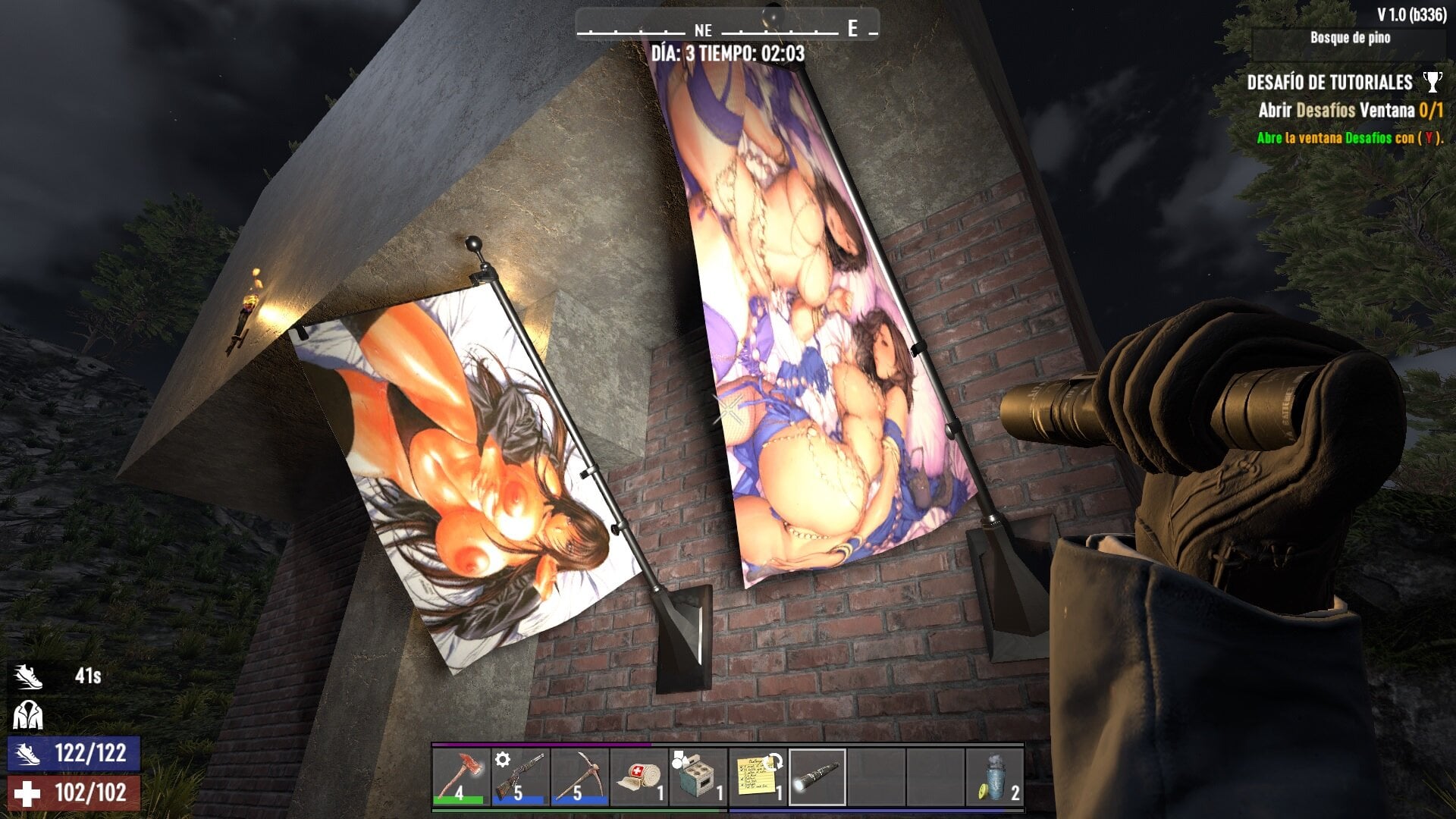This screenshot has width=1456, height=819.
Task: Click the jacket status effect icon
Action: coord(28,714)
